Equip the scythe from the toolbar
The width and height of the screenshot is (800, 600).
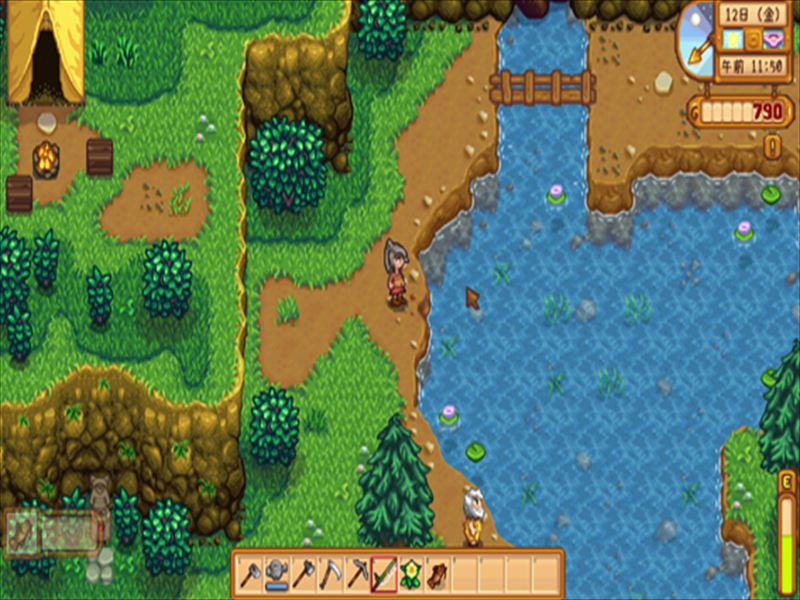click(x=331, y=574)
